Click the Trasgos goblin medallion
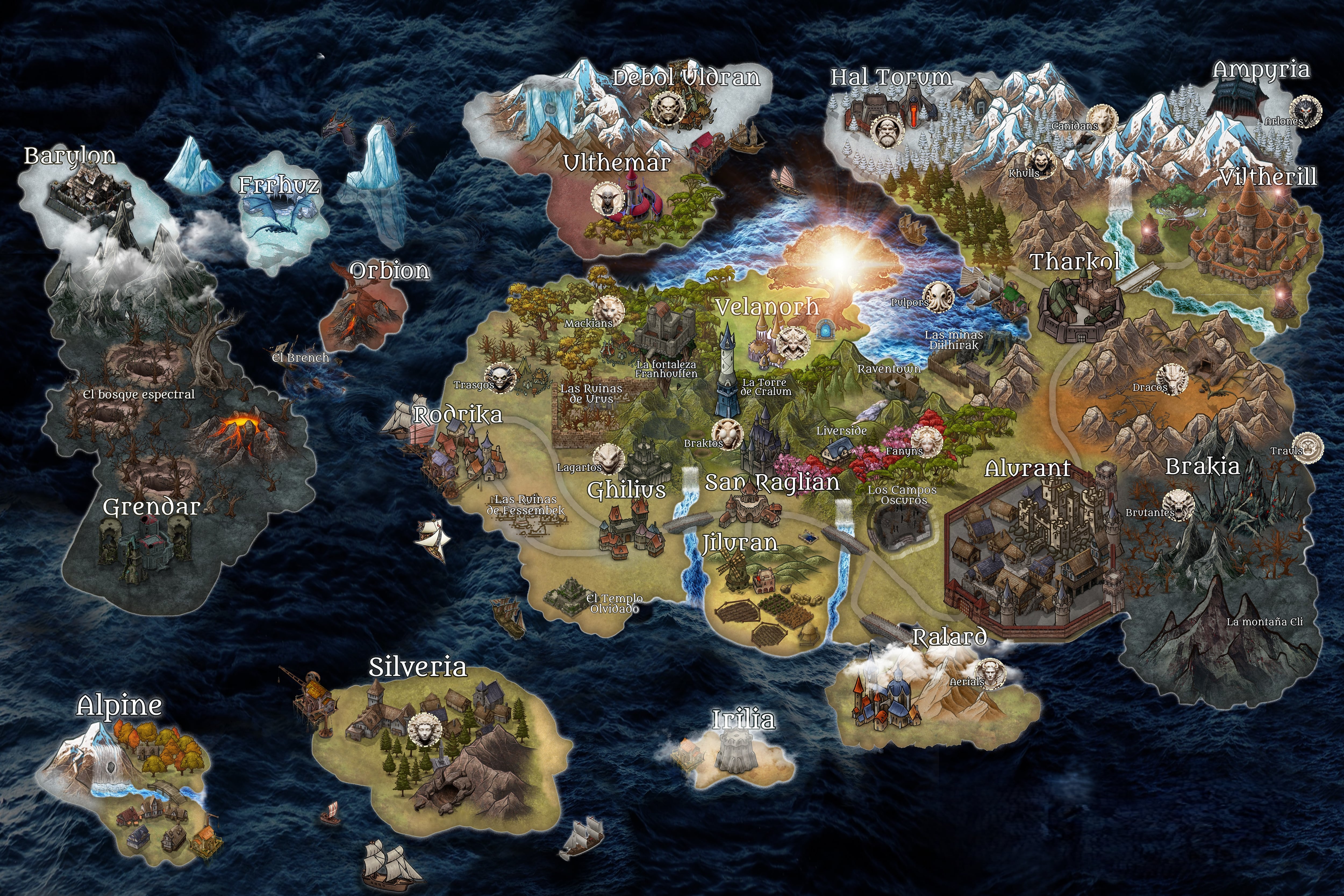Image resolution: width=1344 pixels, height=896 pixels. pos(499,378)
